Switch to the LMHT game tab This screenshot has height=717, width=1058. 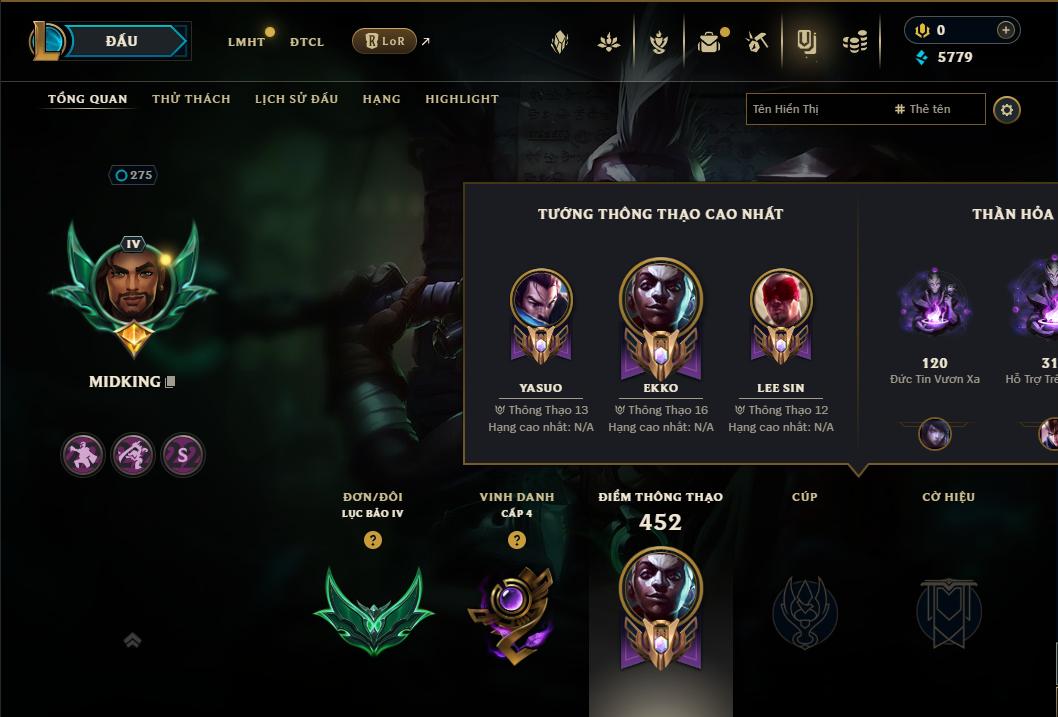click(x=246, y=42)
